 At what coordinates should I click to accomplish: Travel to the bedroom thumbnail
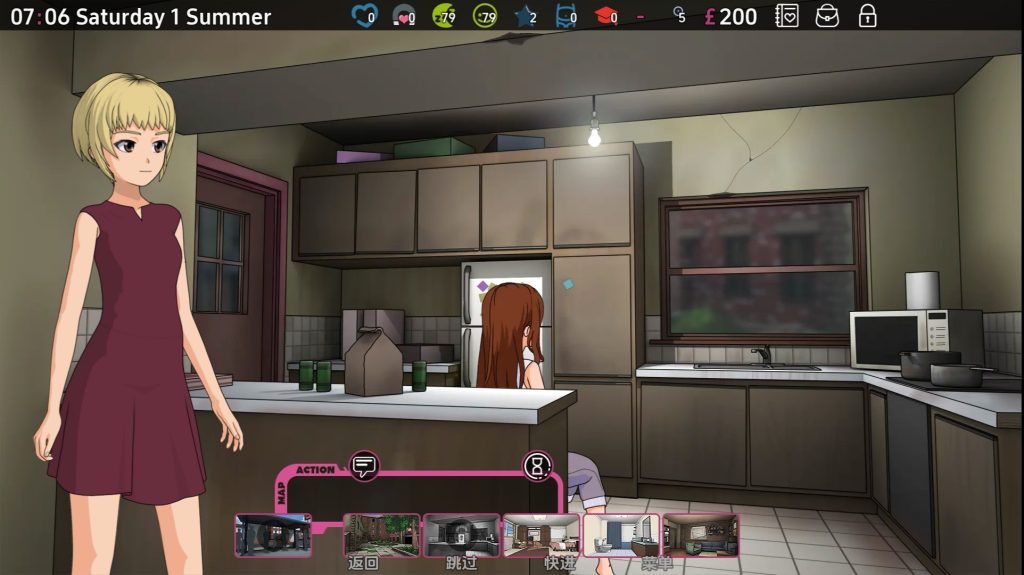pyautogui.click(x=541, y=535)
